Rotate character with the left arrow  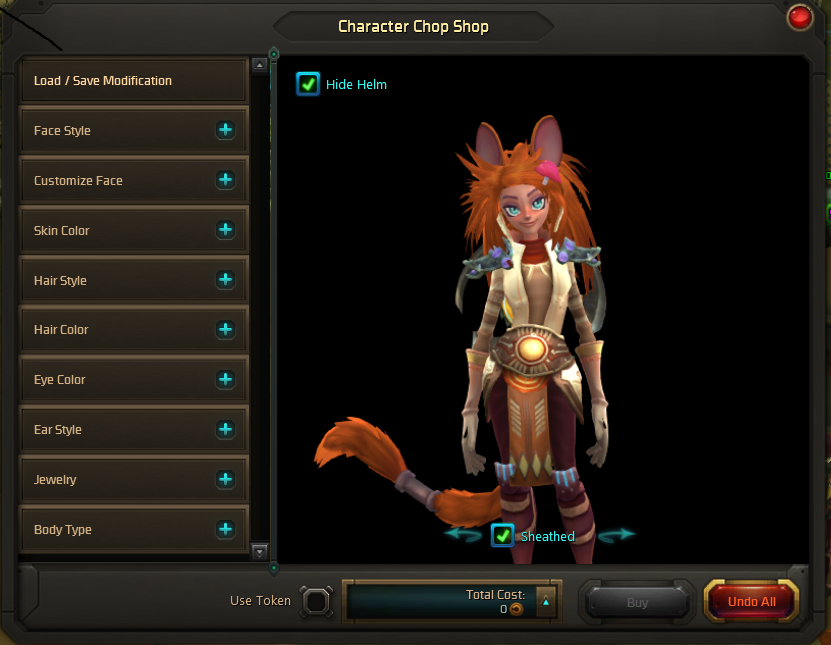tap(463, 535)
